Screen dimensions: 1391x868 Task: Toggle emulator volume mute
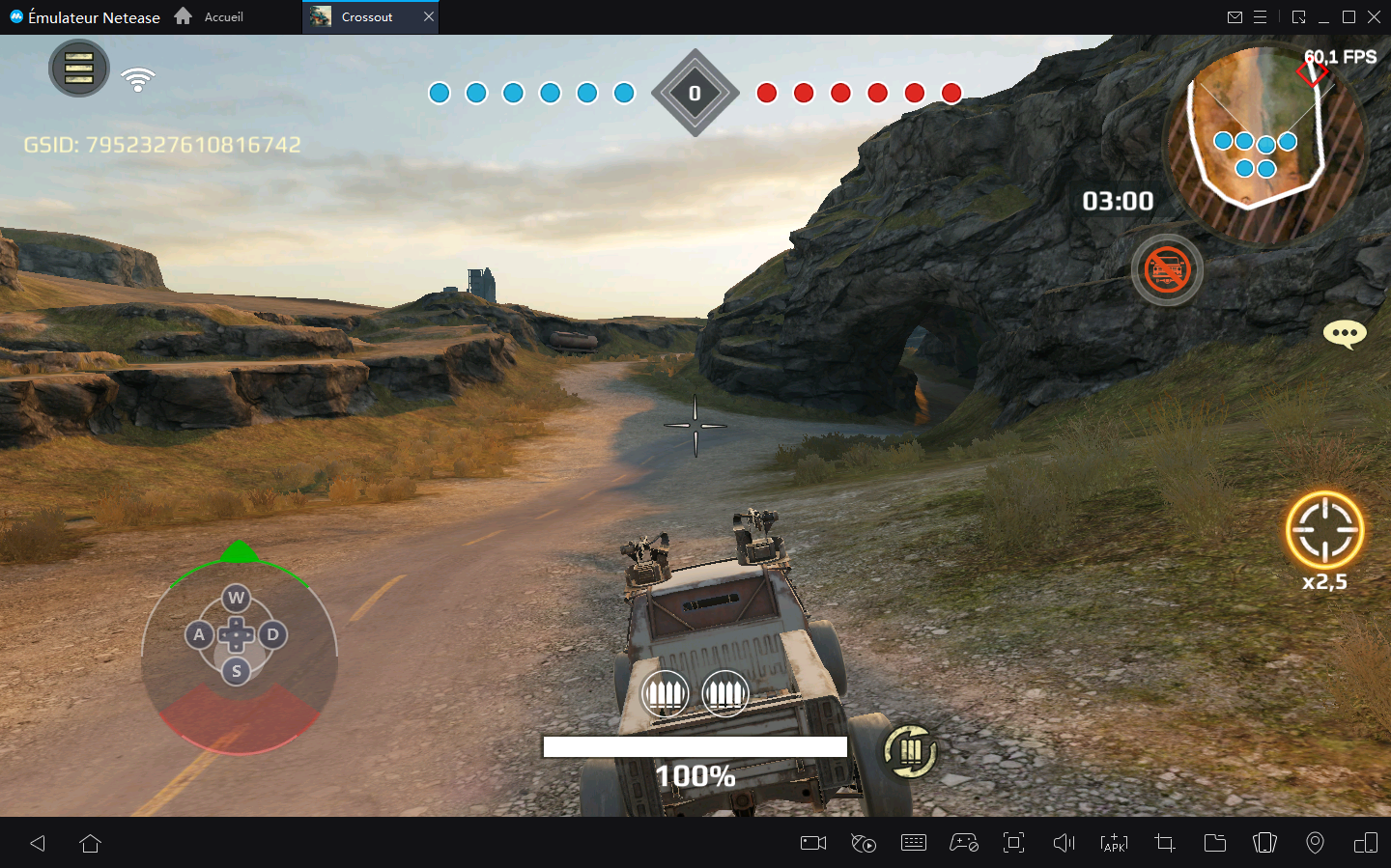click(1064, 843)
